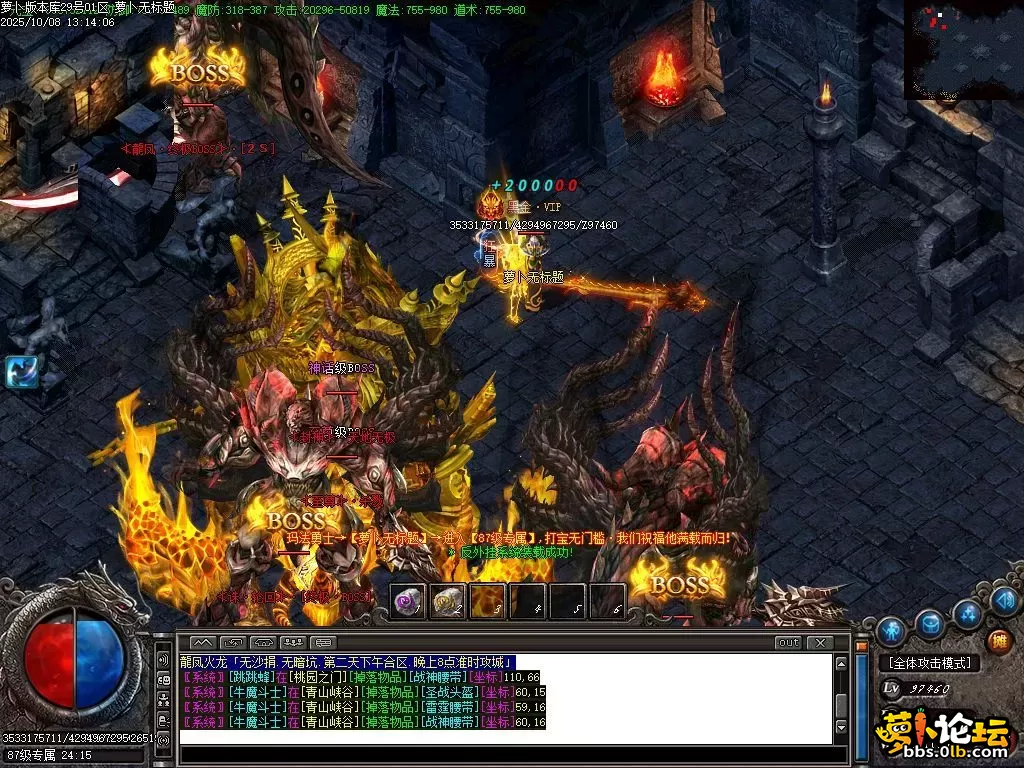Open the character figure round button
The height and width of the screenshot is (768, 1024).
(x=891, y=631)
